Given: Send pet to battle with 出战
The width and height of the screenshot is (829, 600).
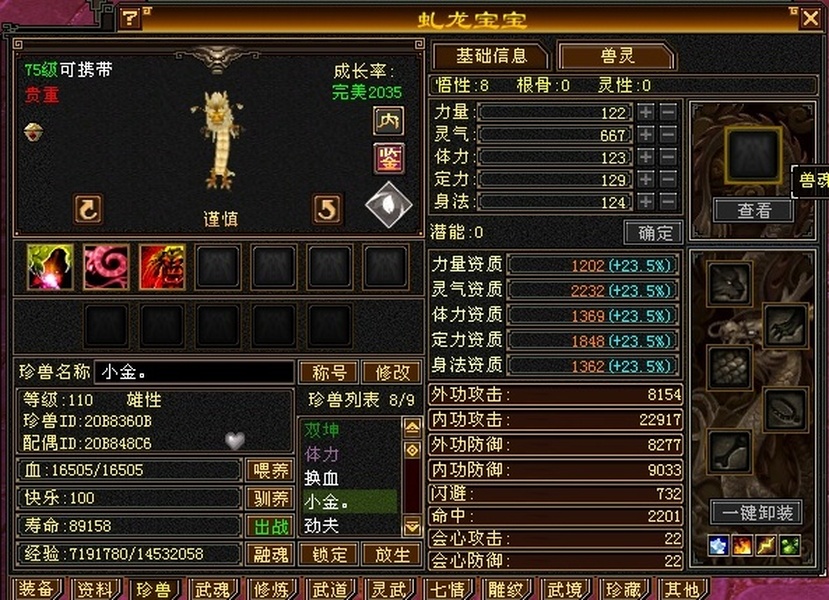Looking at the screenshot, I should (269, 526).
